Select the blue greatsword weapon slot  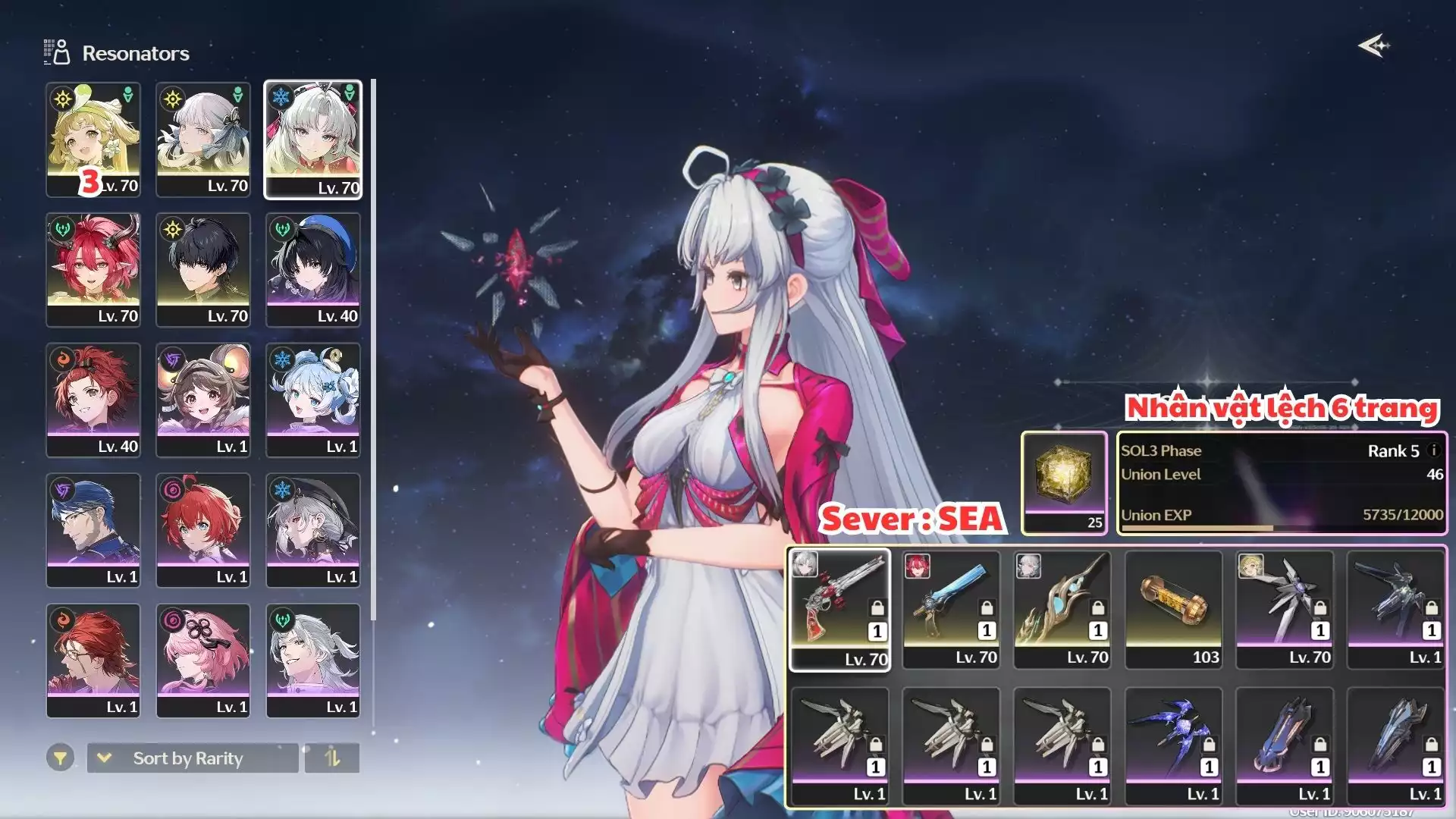(x=951, y=609)
